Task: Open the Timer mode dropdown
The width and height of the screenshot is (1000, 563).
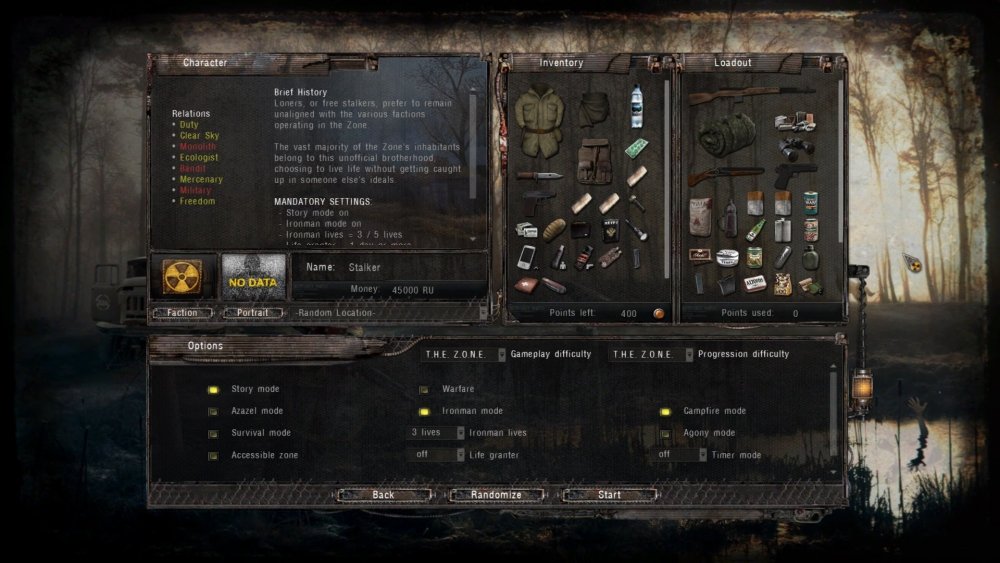Action: click(x=681, y=455)
